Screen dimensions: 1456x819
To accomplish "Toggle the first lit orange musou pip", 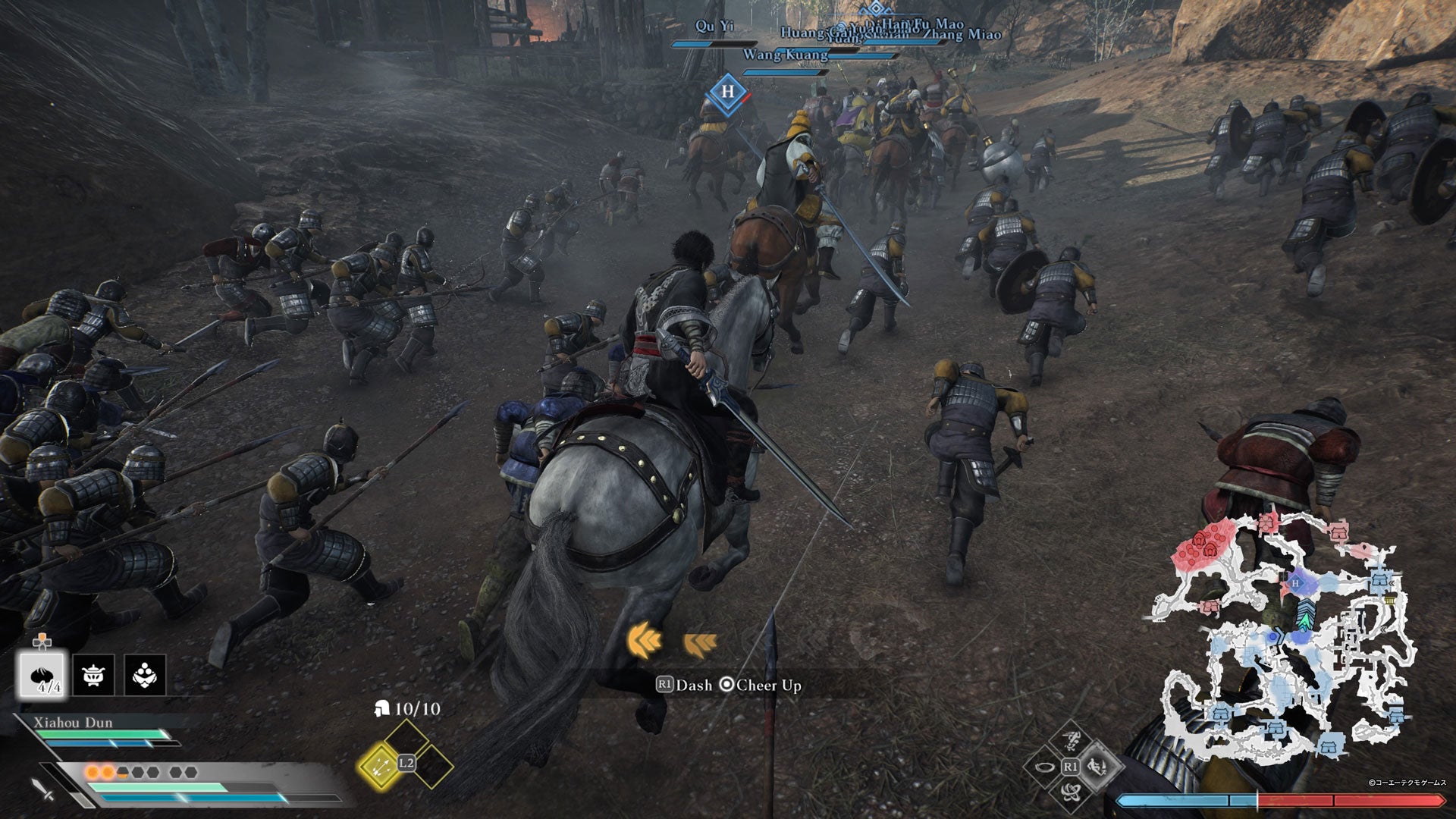I will tap(93, 773).
